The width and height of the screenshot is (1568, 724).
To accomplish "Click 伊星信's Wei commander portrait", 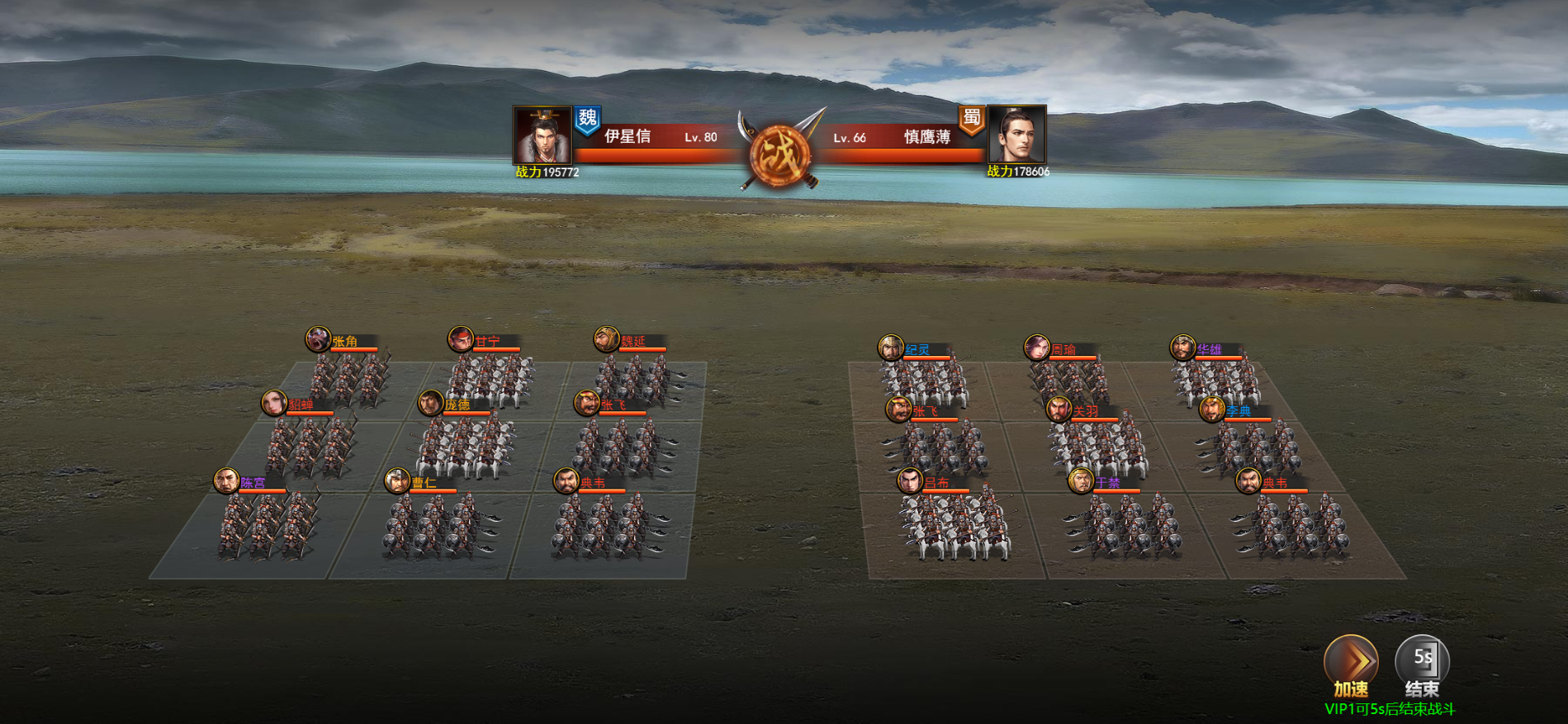I will coord(542,135).
